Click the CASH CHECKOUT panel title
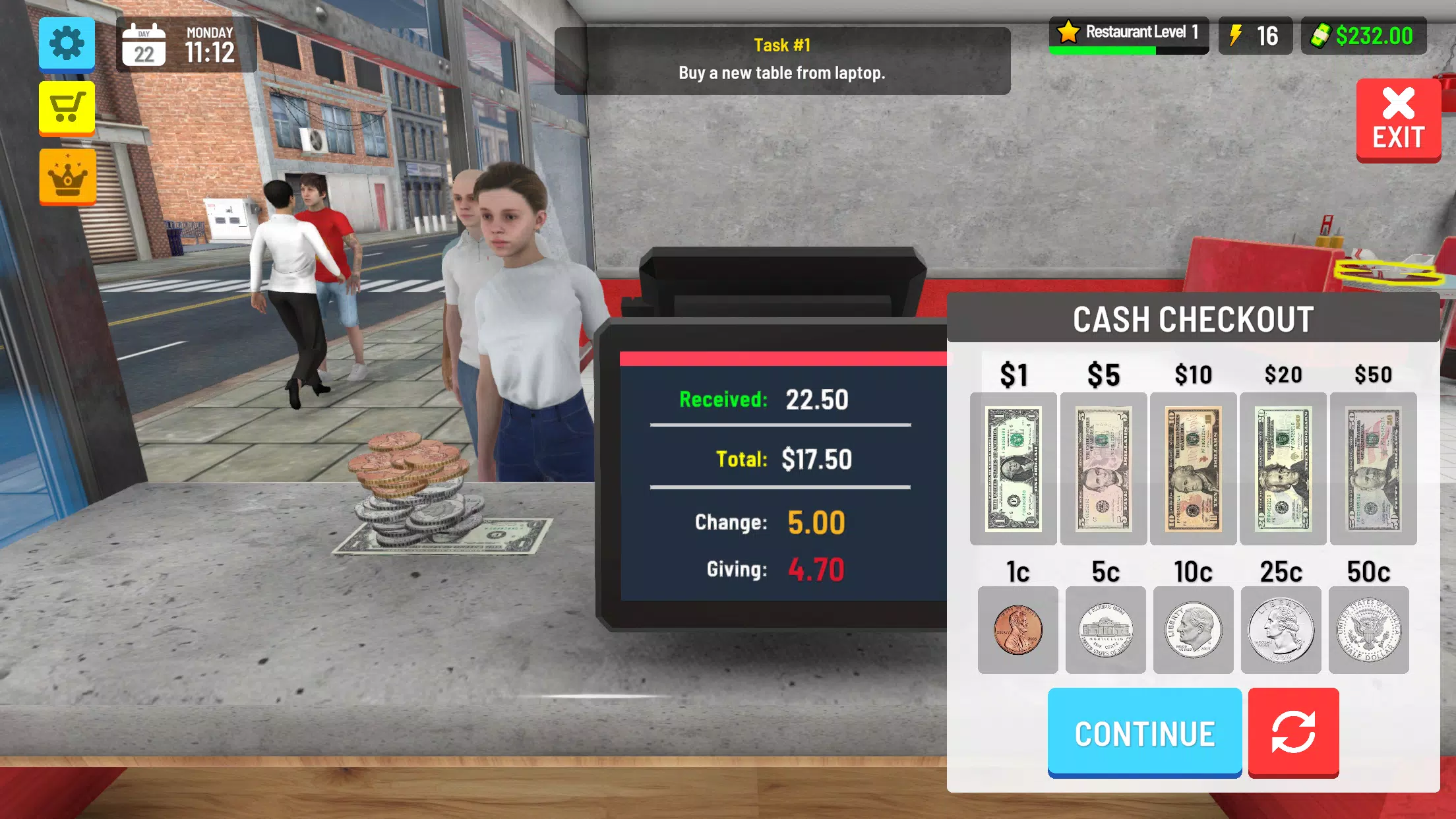 click(1192, 318)
